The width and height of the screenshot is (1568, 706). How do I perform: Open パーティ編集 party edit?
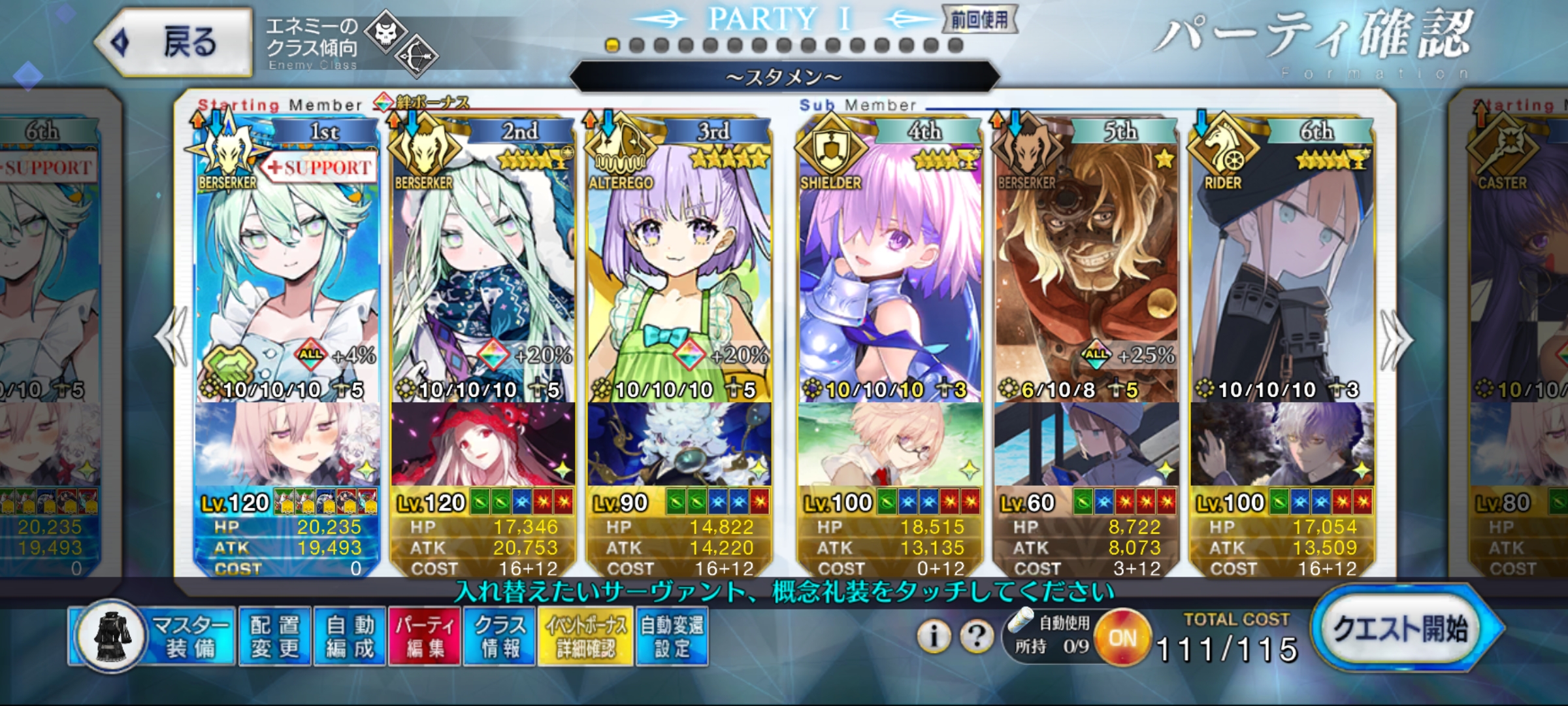point(425,636)
